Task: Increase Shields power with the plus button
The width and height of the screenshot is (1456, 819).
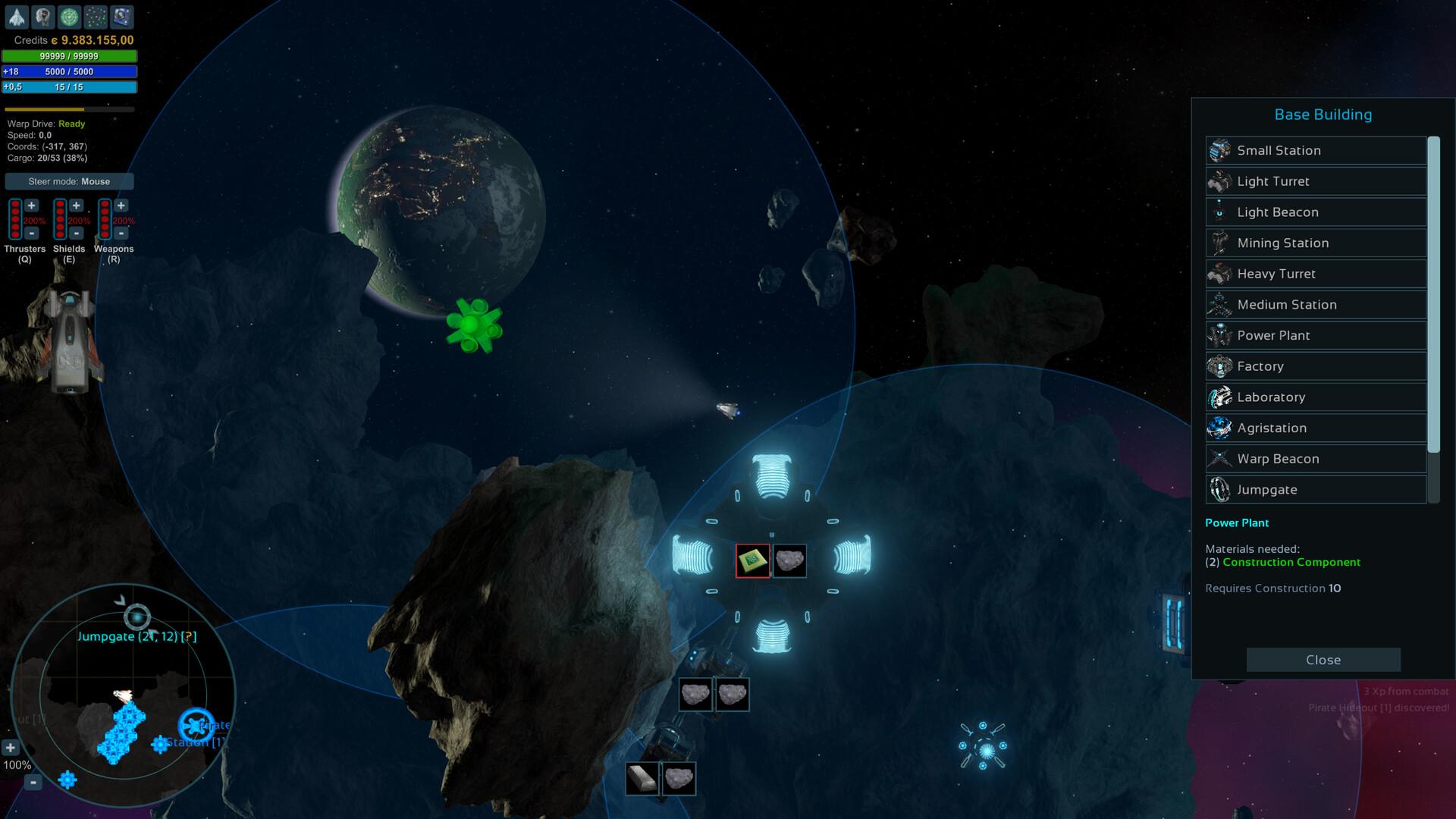Action: (76, 204)
